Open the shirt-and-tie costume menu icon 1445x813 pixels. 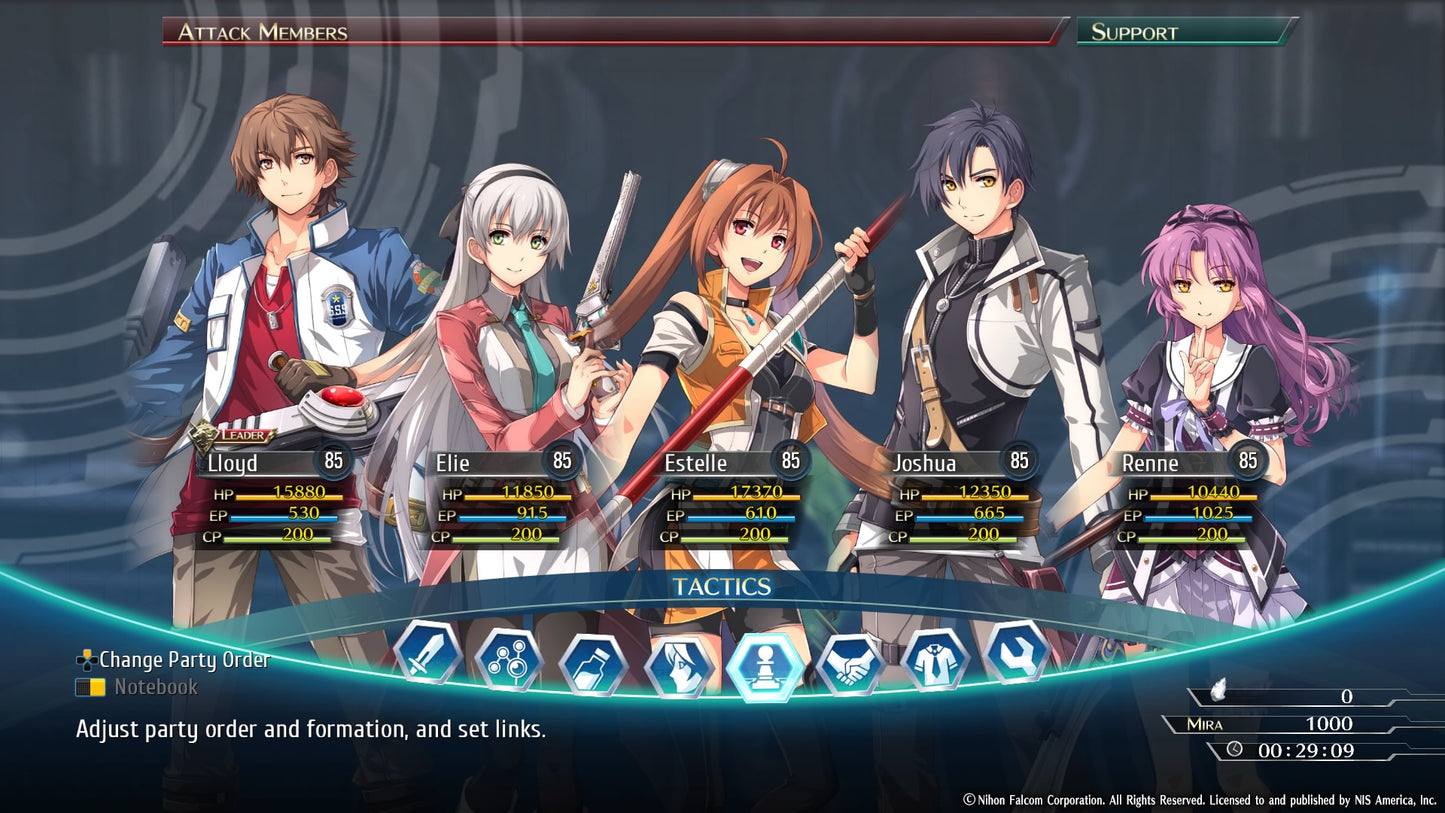tap(935, 660)
